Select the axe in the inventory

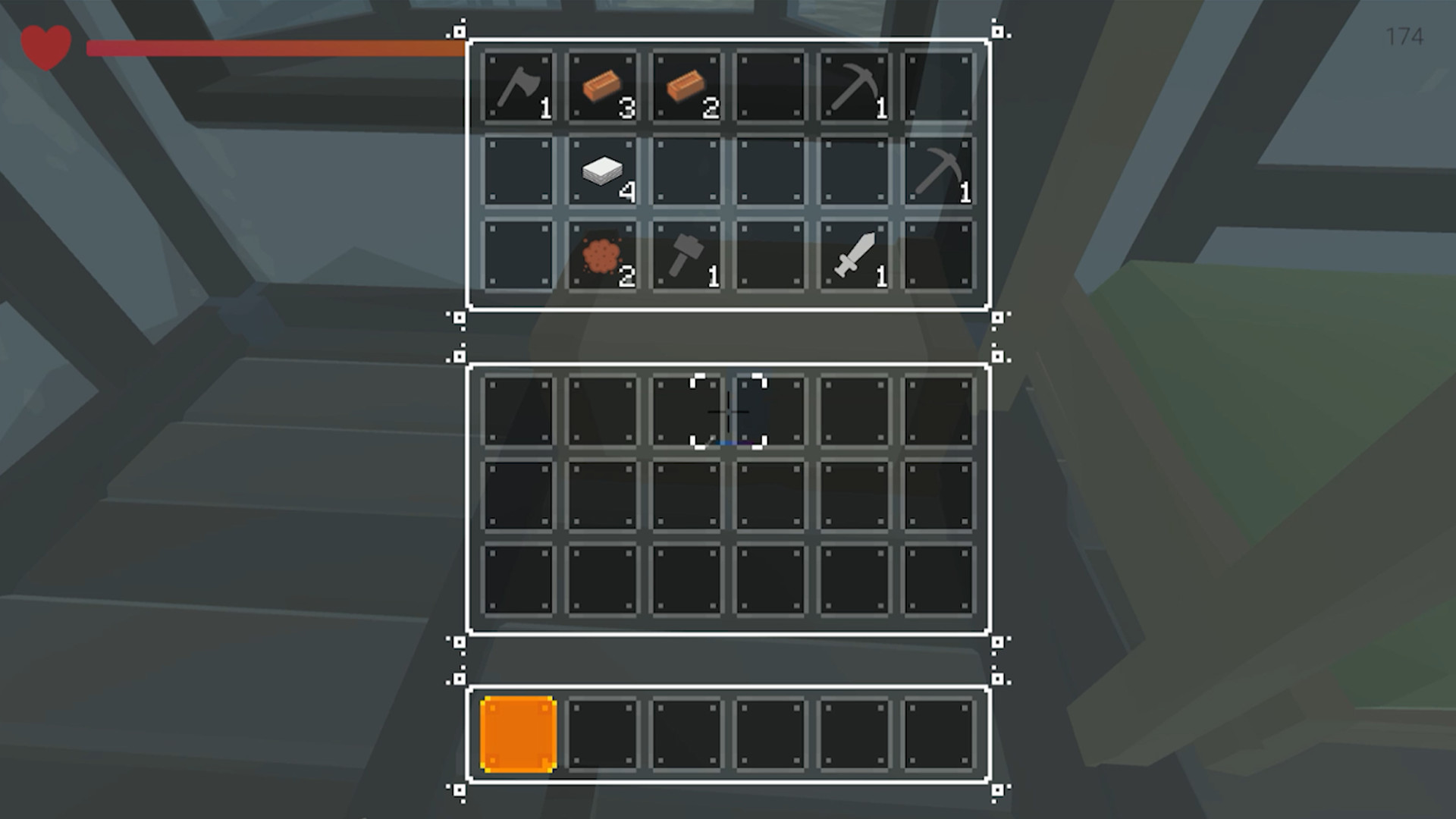coord(518,87)
